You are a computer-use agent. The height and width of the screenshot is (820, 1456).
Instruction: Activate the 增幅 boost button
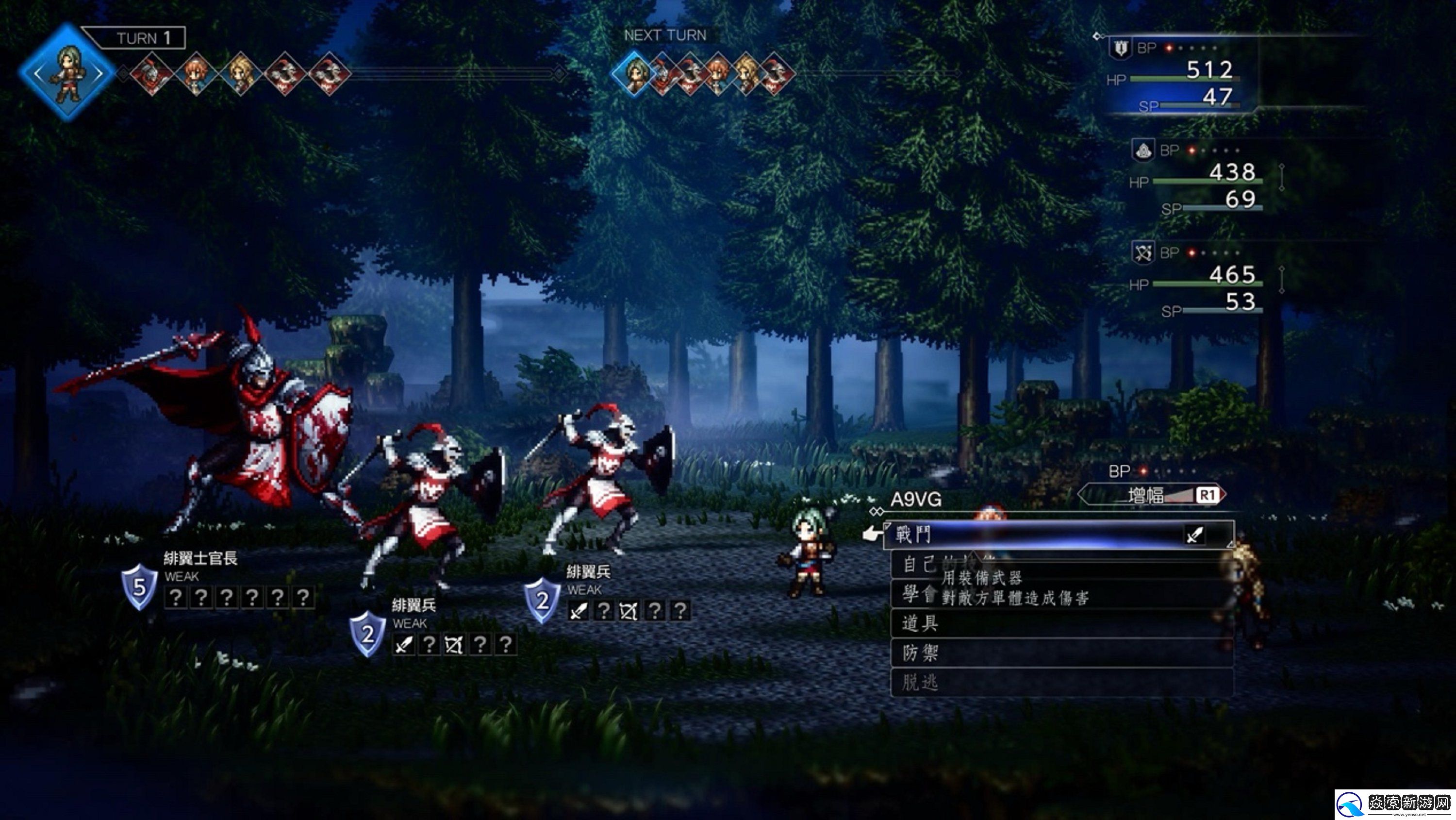1153,495
